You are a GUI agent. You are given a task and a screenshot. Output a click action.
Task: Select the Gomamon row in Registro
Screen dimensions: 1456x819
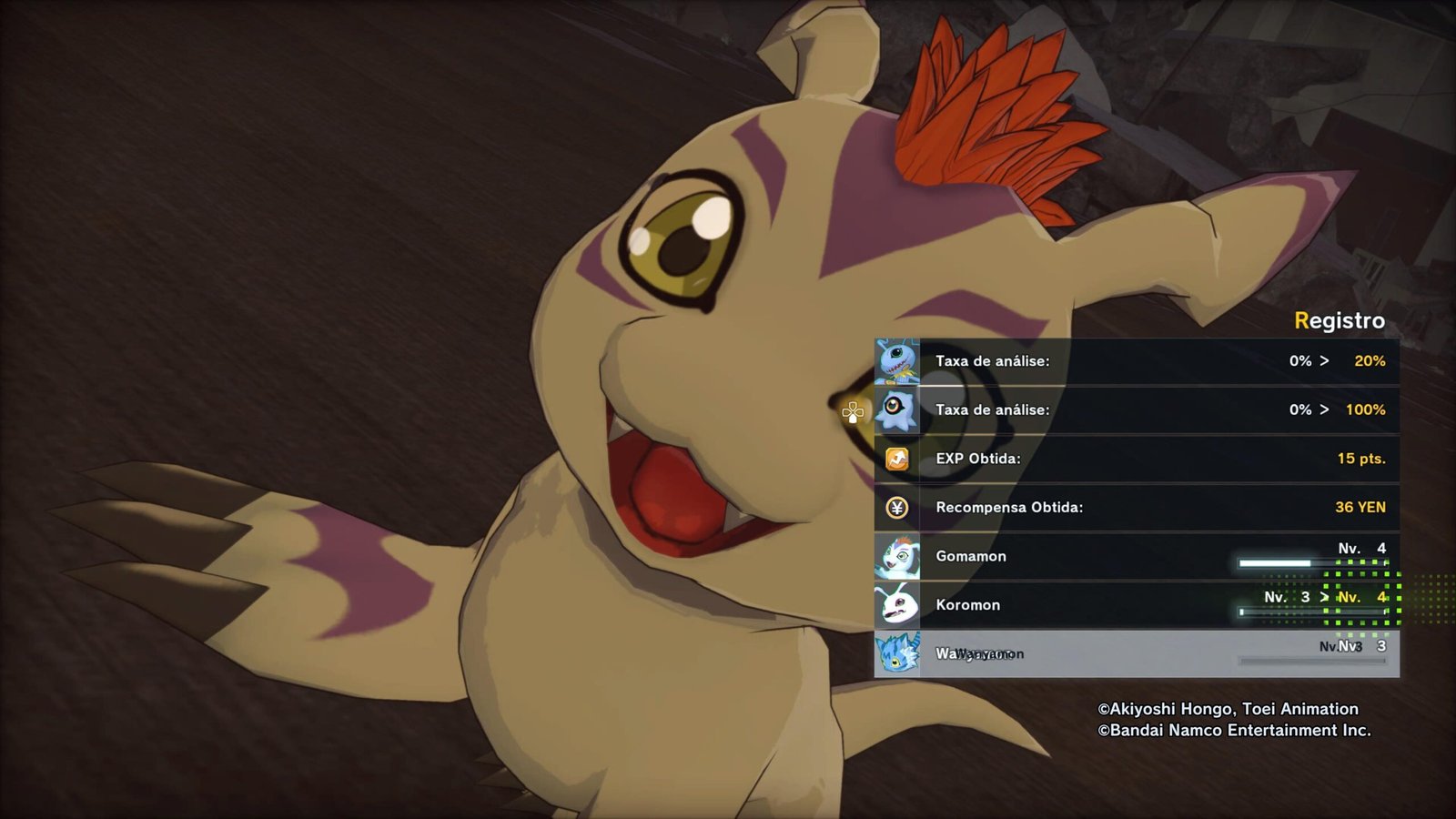(x=1136, y=556)
